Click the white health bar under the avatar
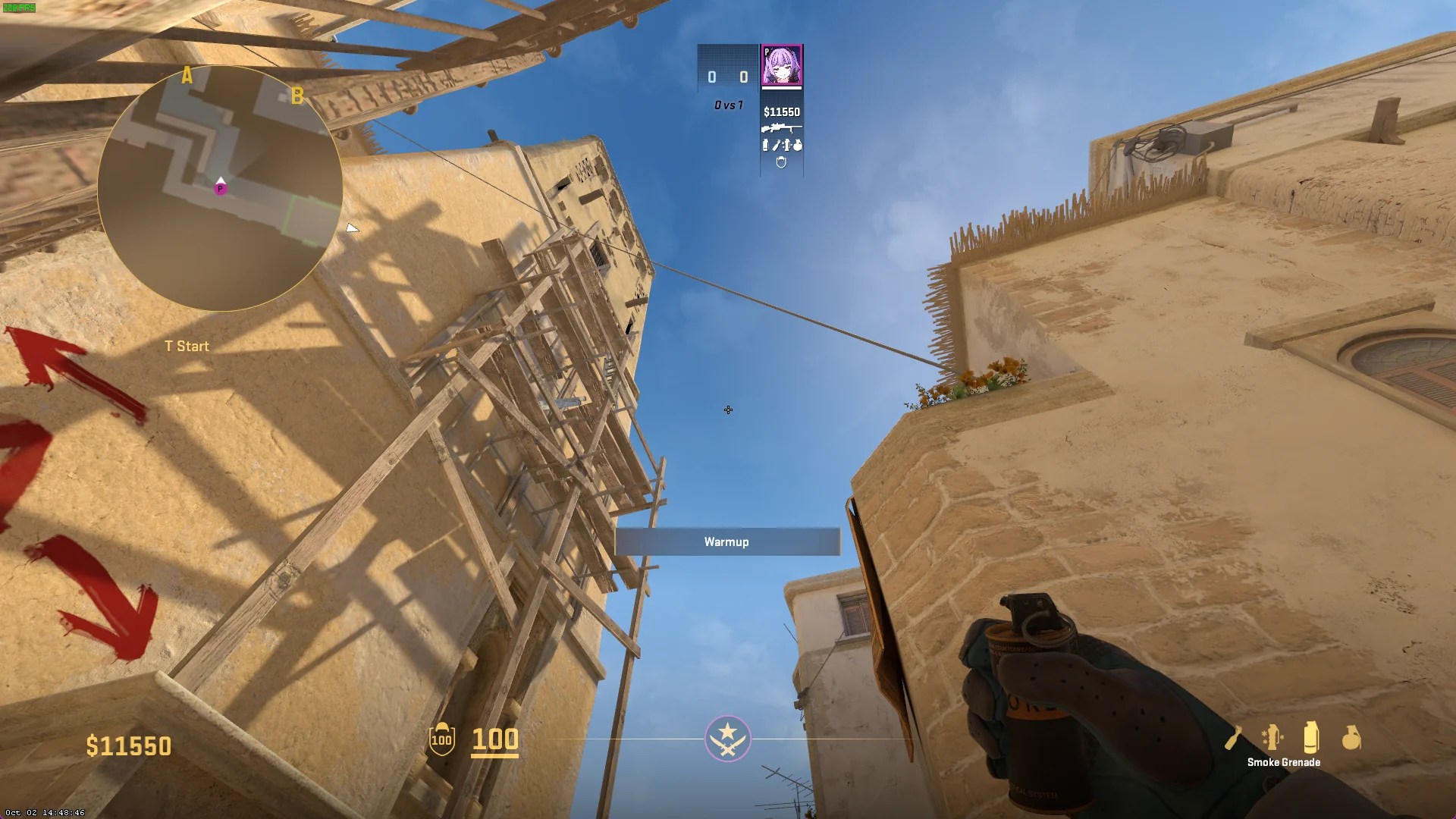Viewport: 1456px width, 819px height. 781,88
